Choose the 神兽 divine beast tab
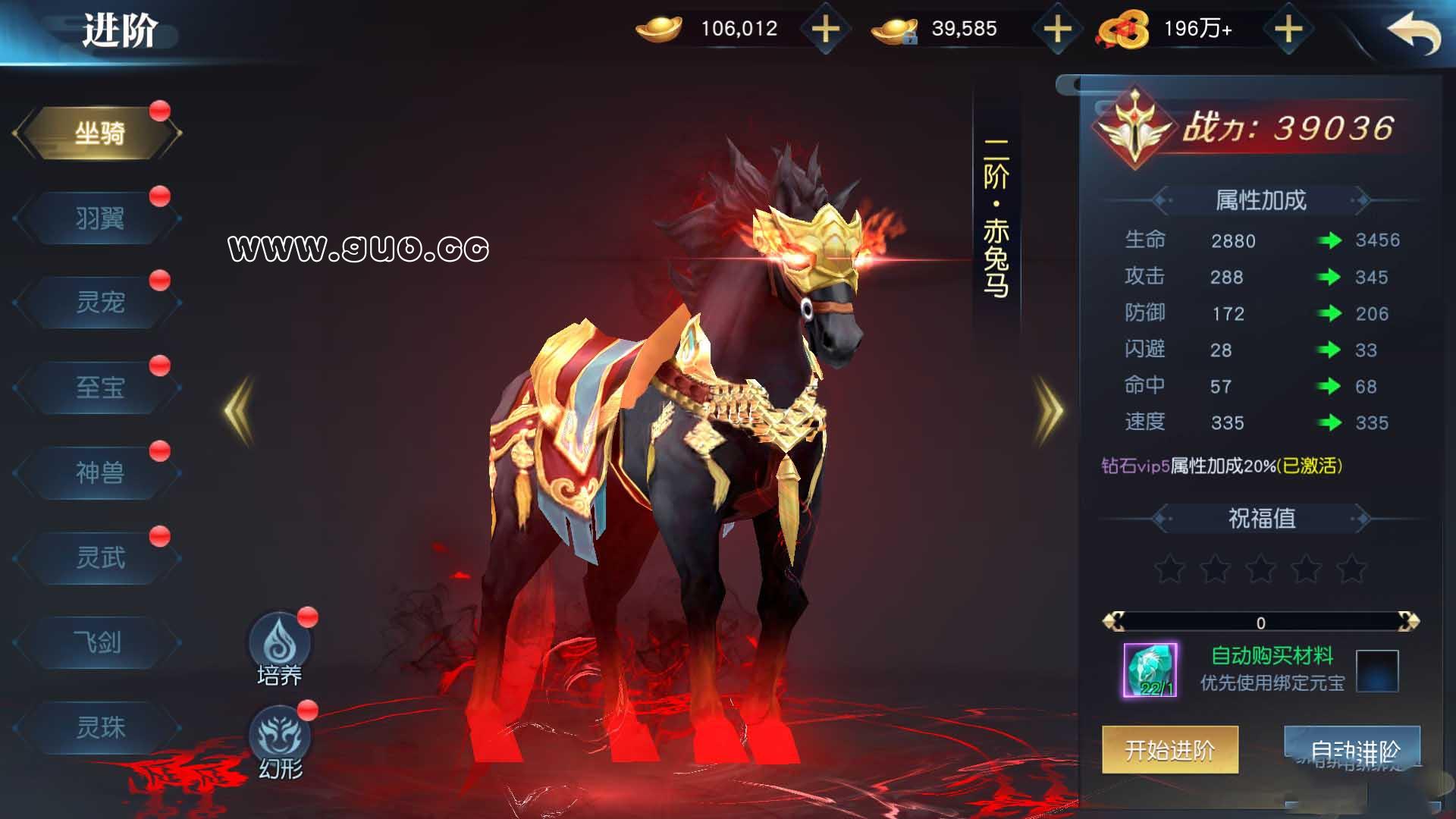Image resolution: width=1456 pixels, height=819 pixels. pos(99,472)
